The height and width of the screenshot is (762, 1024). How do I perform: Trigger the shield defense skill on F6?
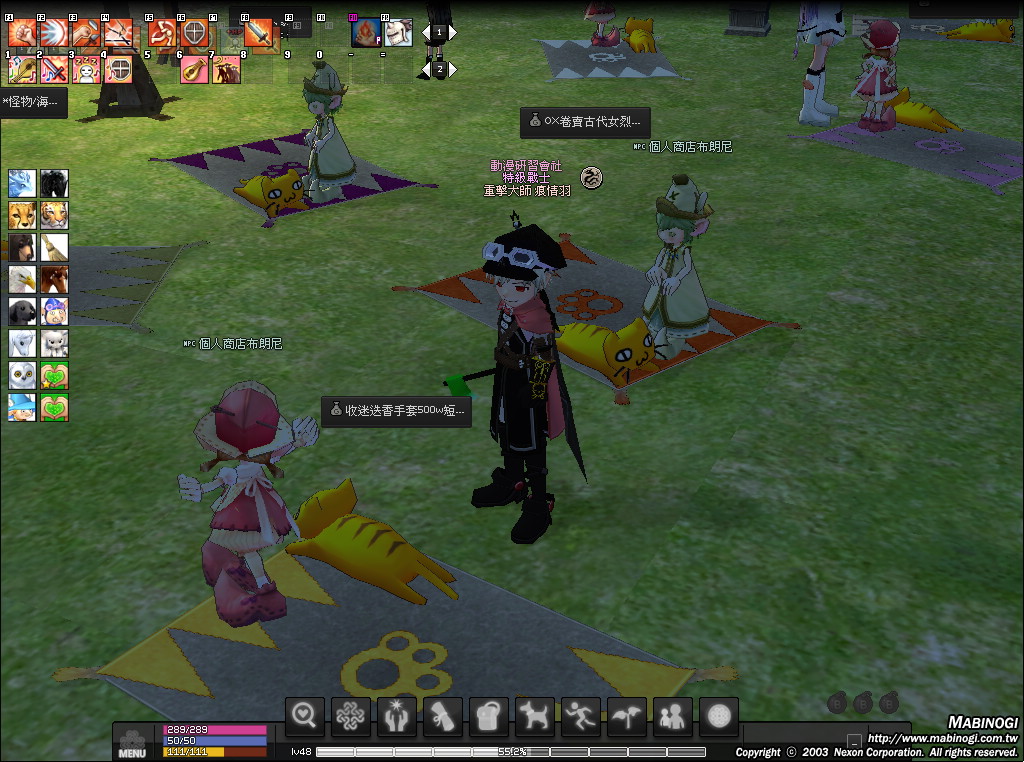coord(194,33)
